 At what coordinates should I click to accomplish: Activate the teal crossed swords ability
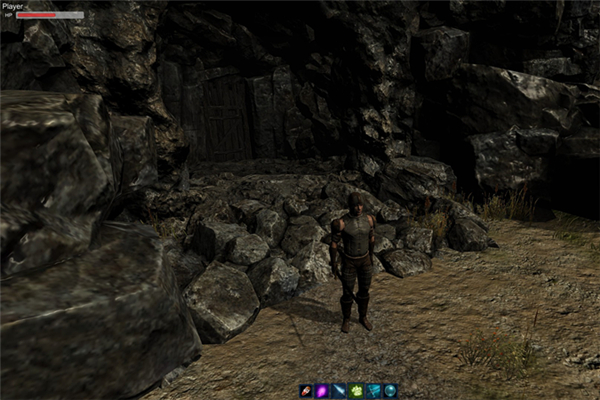(374, 391)
